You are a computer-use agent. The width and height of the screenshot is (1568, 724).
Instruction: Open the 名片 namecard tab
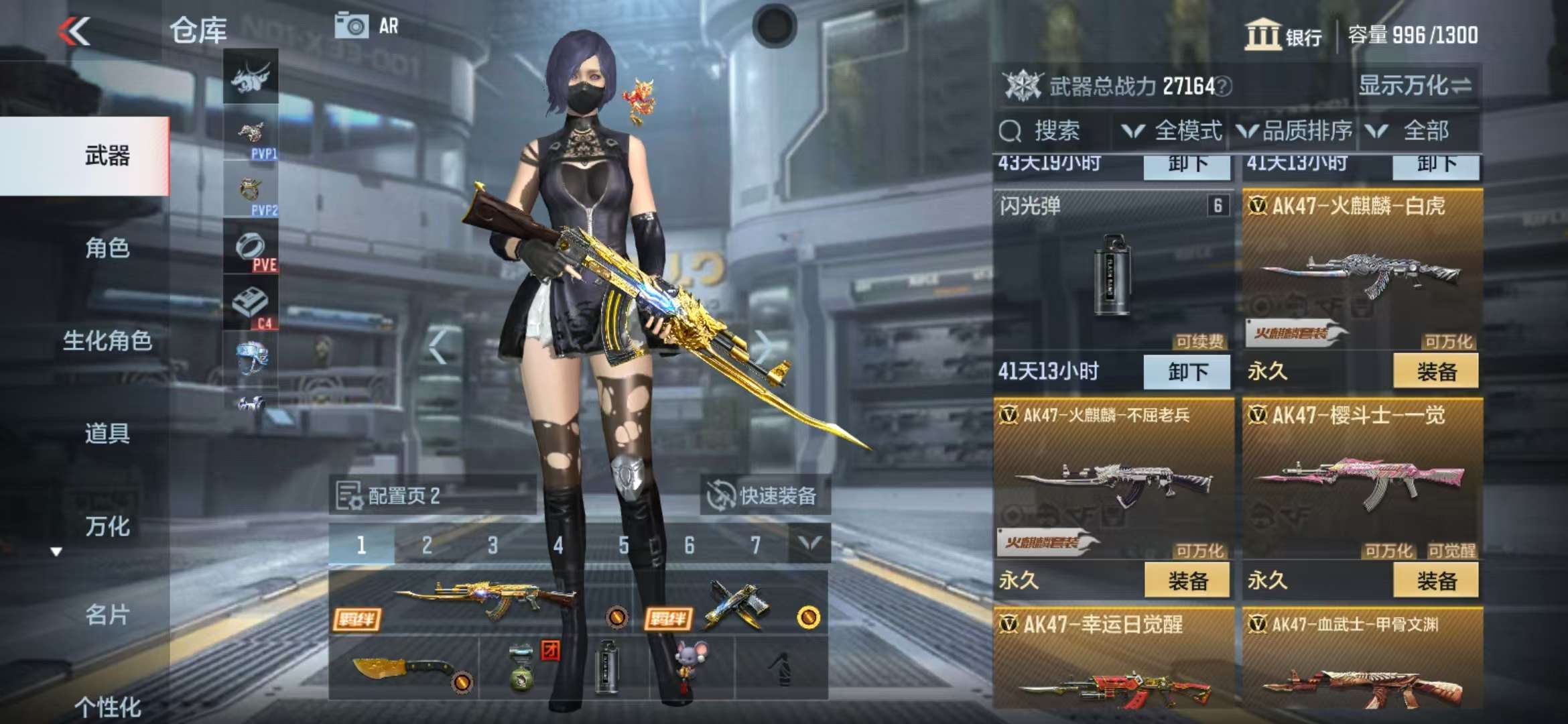pyautogui.click(x=107, y=614)
